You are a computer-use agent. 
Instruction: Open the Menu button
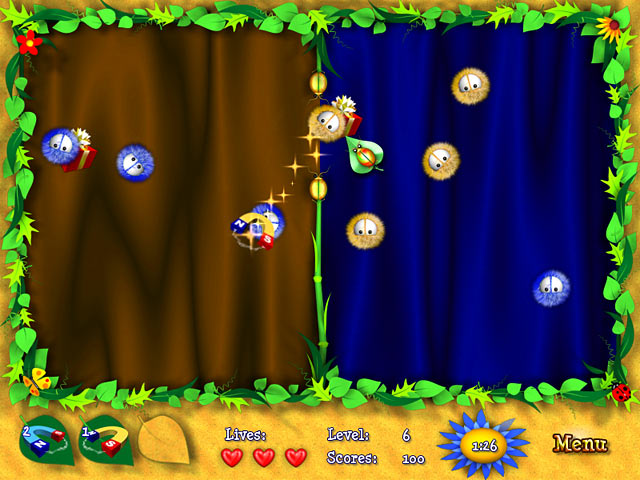tap(580, 443)
